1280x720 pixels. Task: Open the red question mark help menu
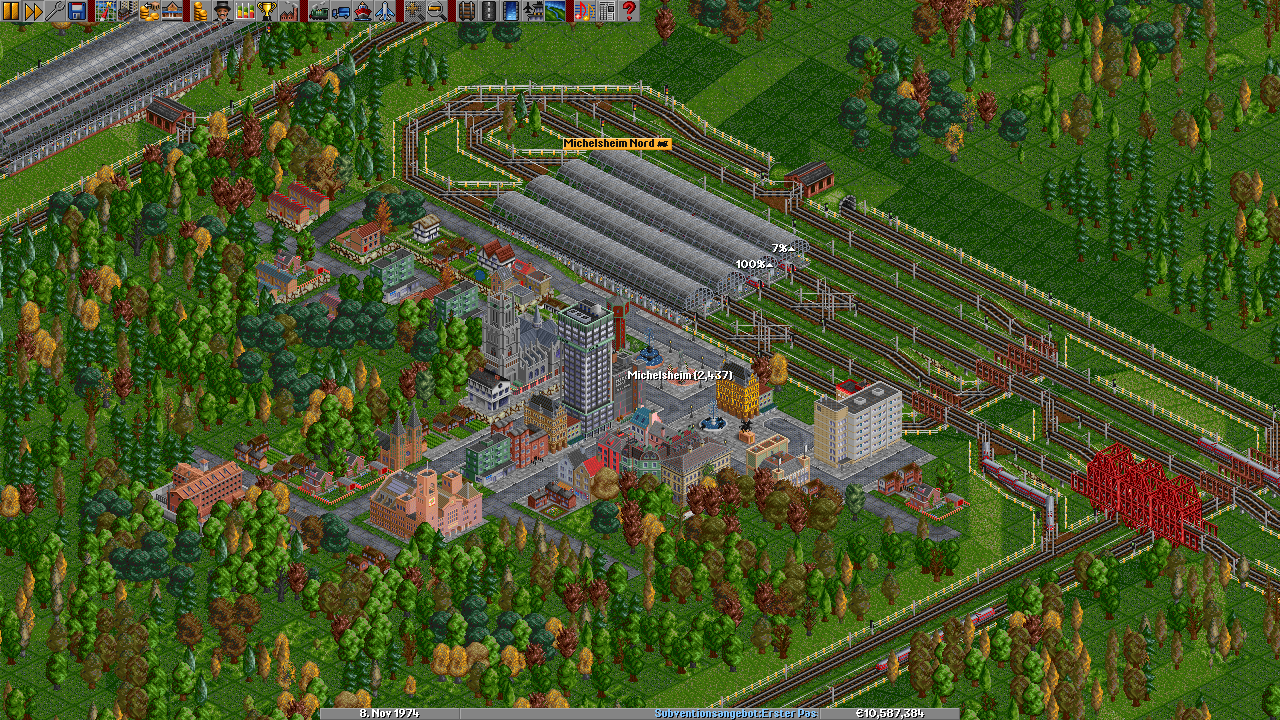tap(628, 11)
